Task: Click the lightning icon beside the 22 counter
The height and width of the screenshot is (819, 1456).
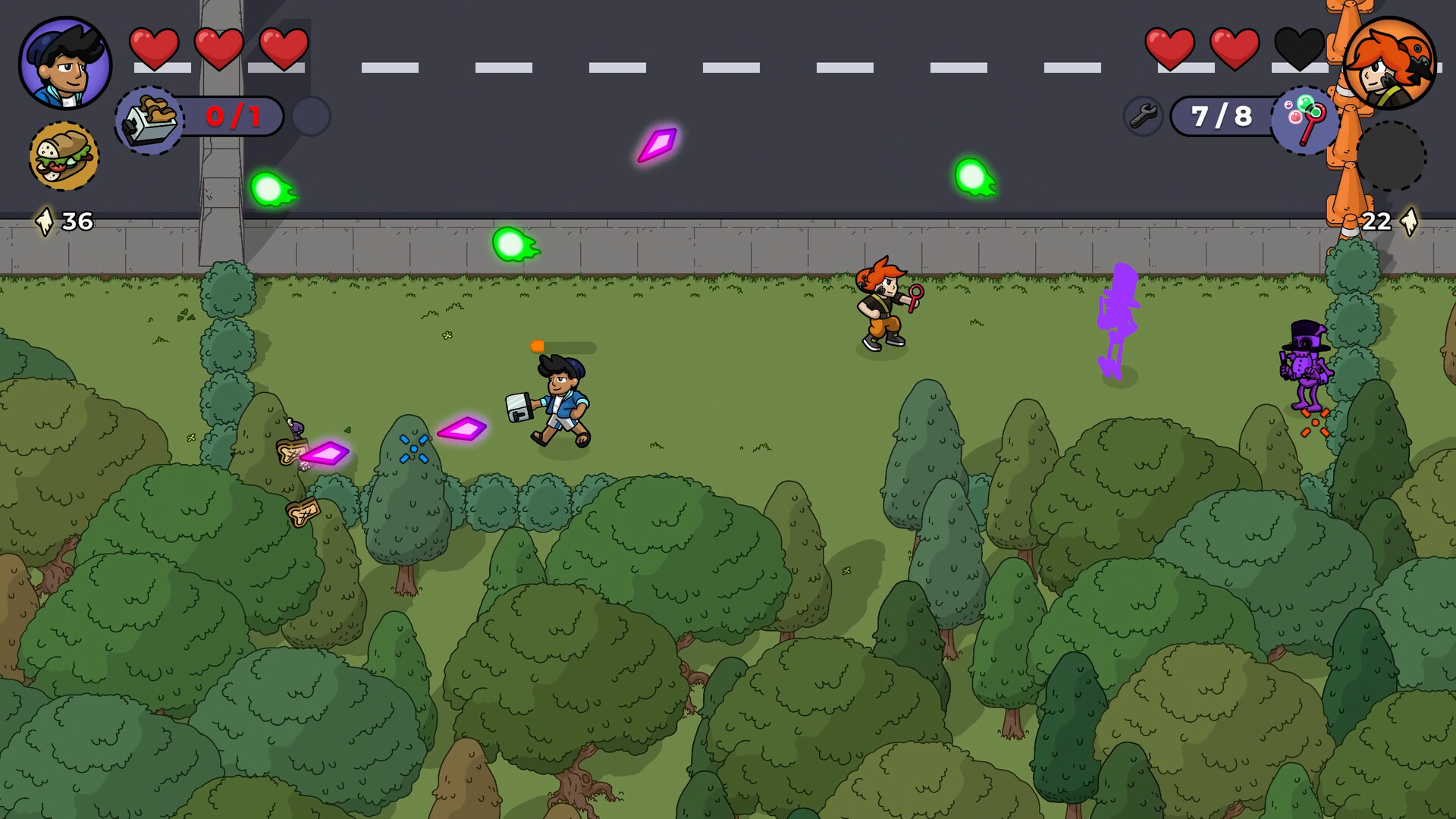Action: point(1410,222)
